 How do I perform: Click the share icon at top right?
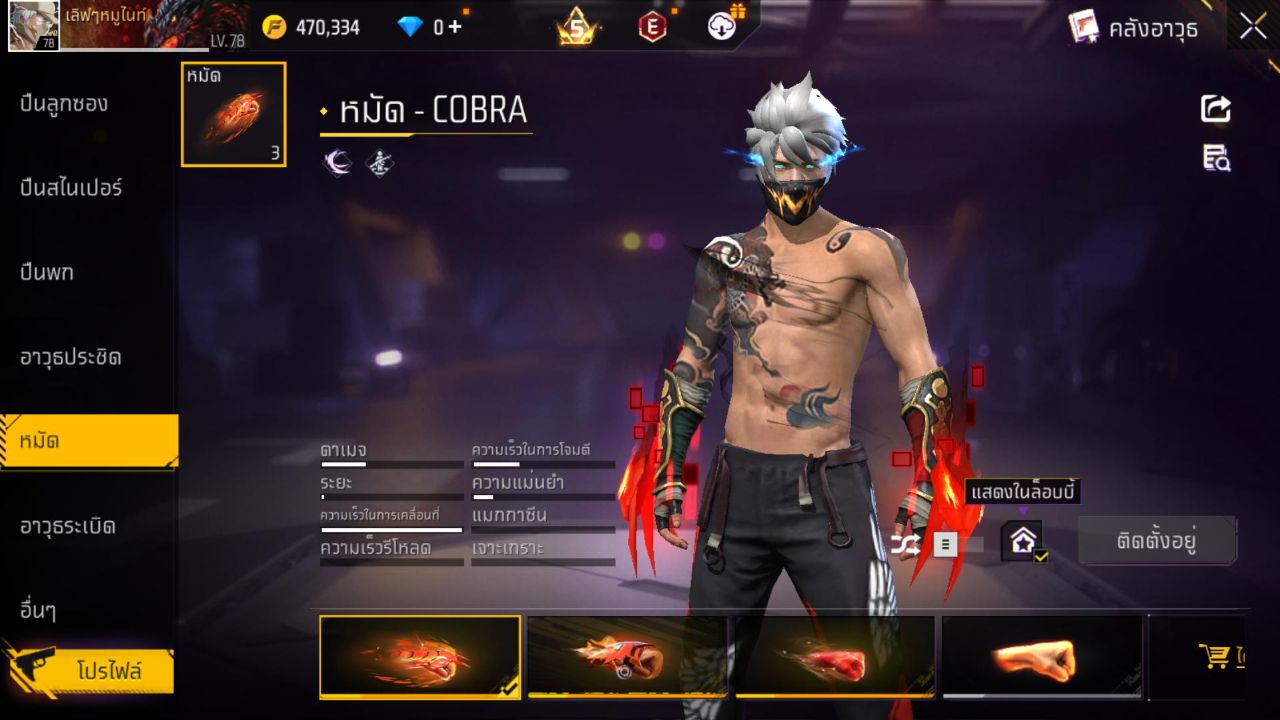pyautogui.click(x=1215, y=110)
